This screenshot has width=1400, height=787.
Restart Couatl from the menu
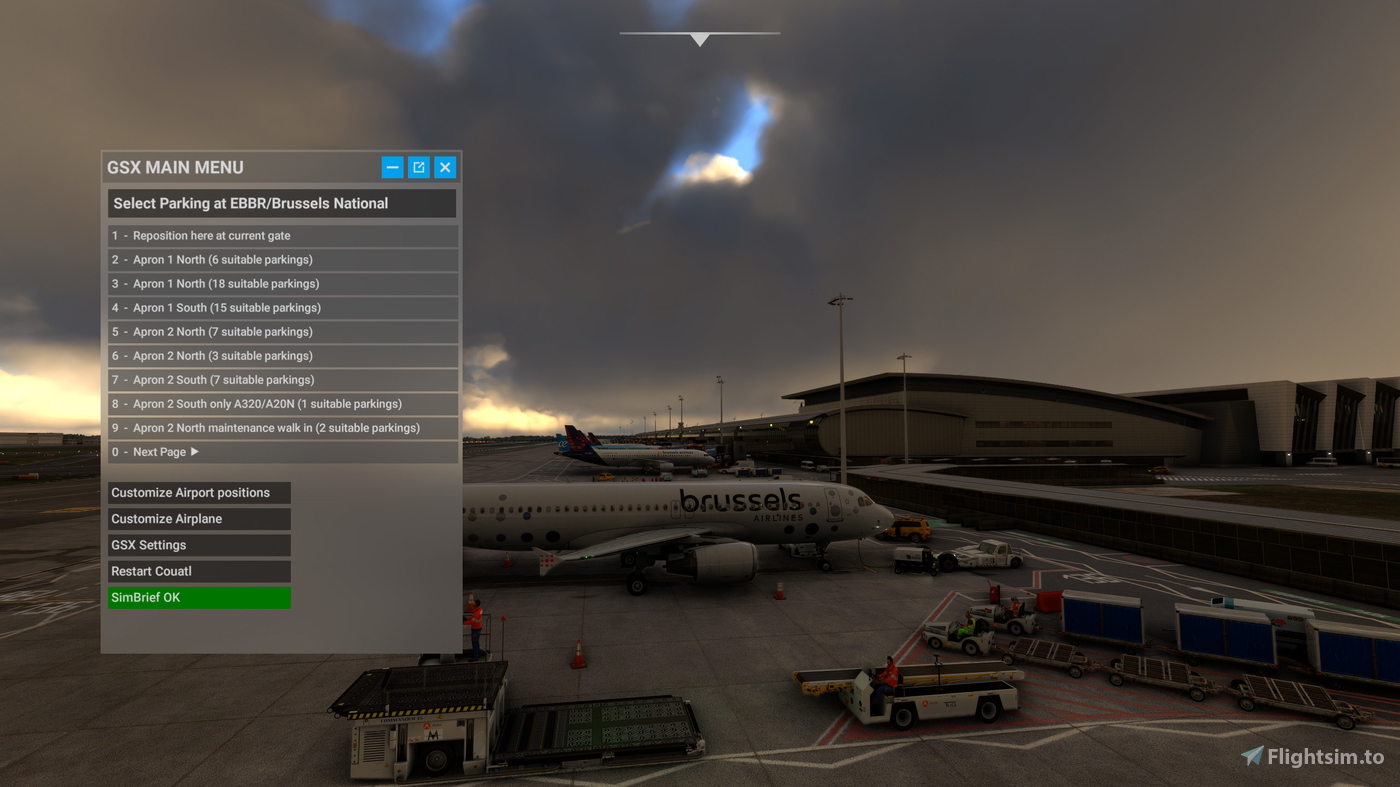[198, 570]
